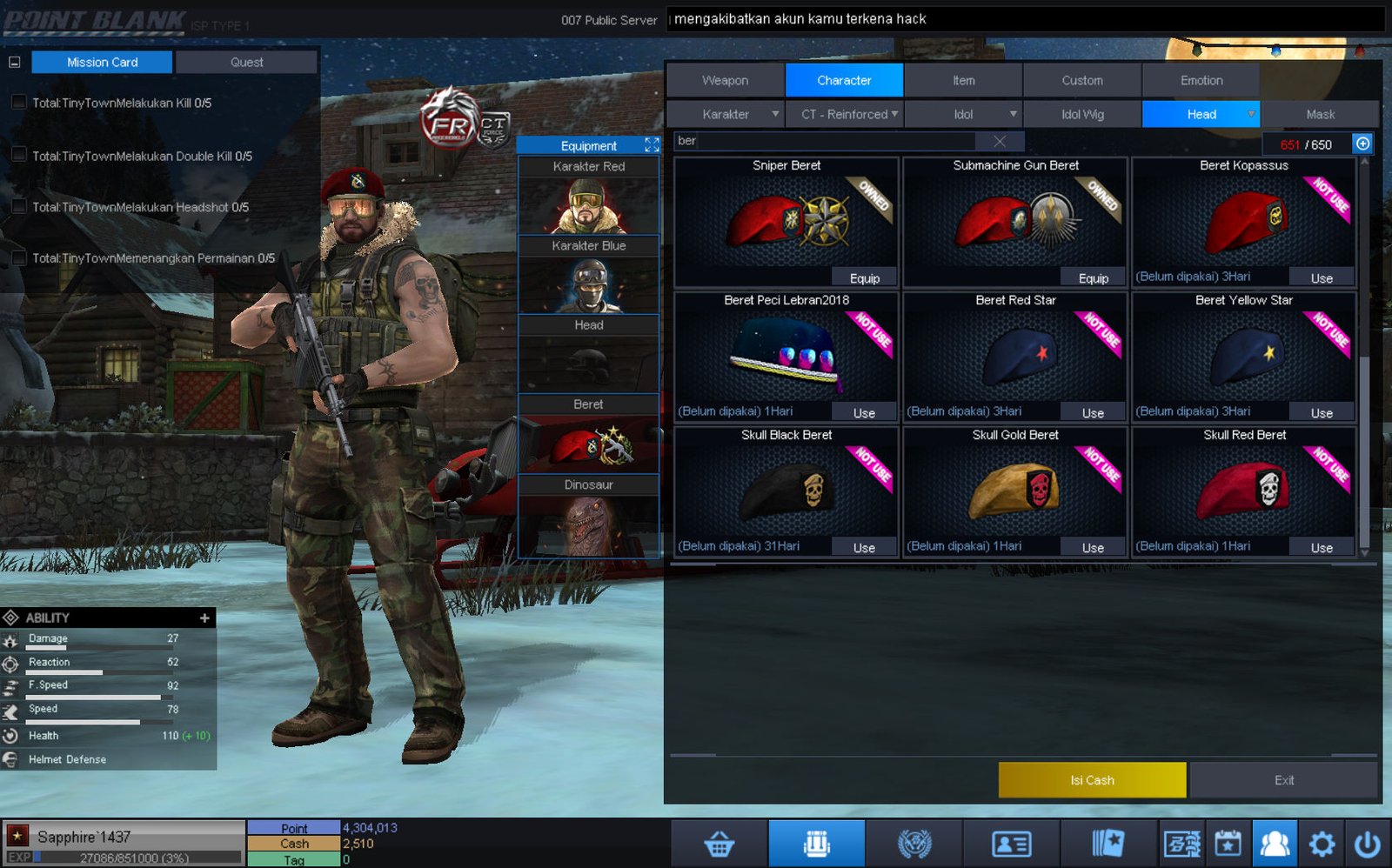The image size is (1392, 868).
Task: Open the gear settings icon
Action: (x=1322, y=844)
